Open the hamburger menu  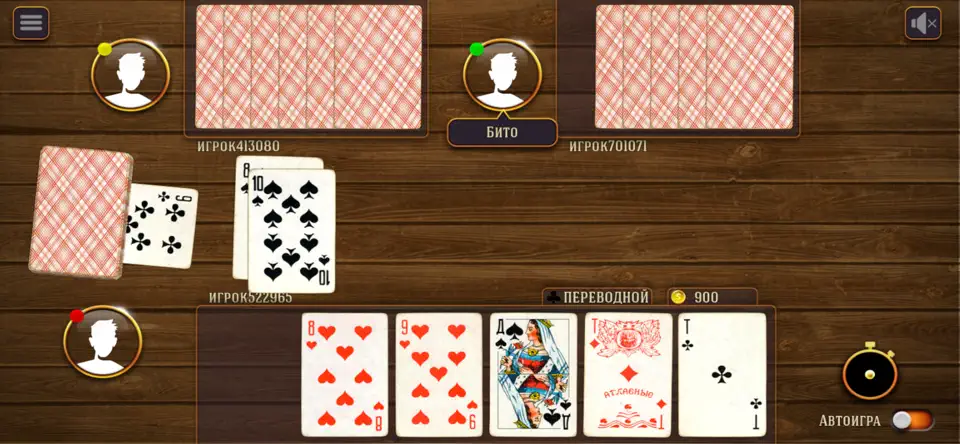(x=31, y=23)
